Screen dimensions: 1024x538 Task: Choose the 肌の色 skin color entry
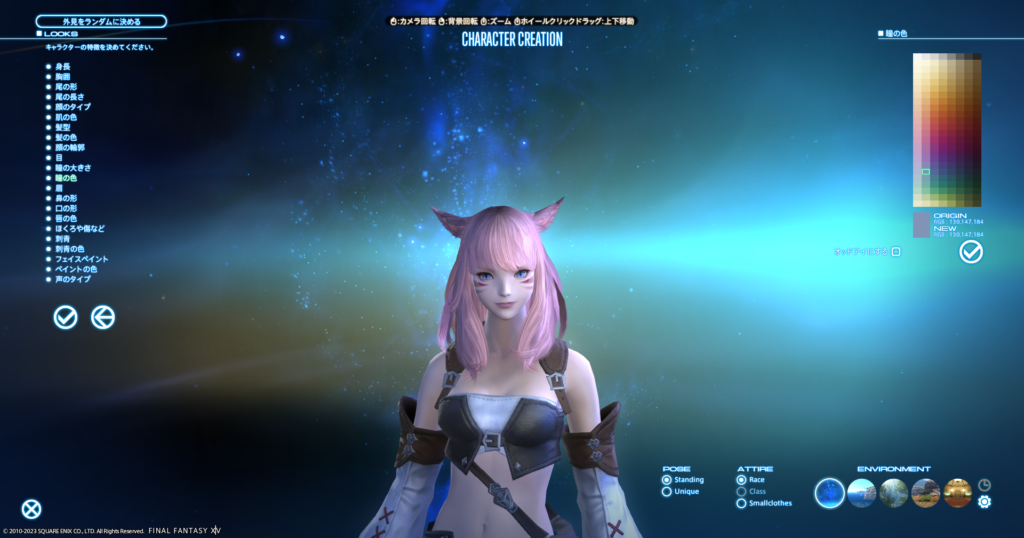coord(65,117)
